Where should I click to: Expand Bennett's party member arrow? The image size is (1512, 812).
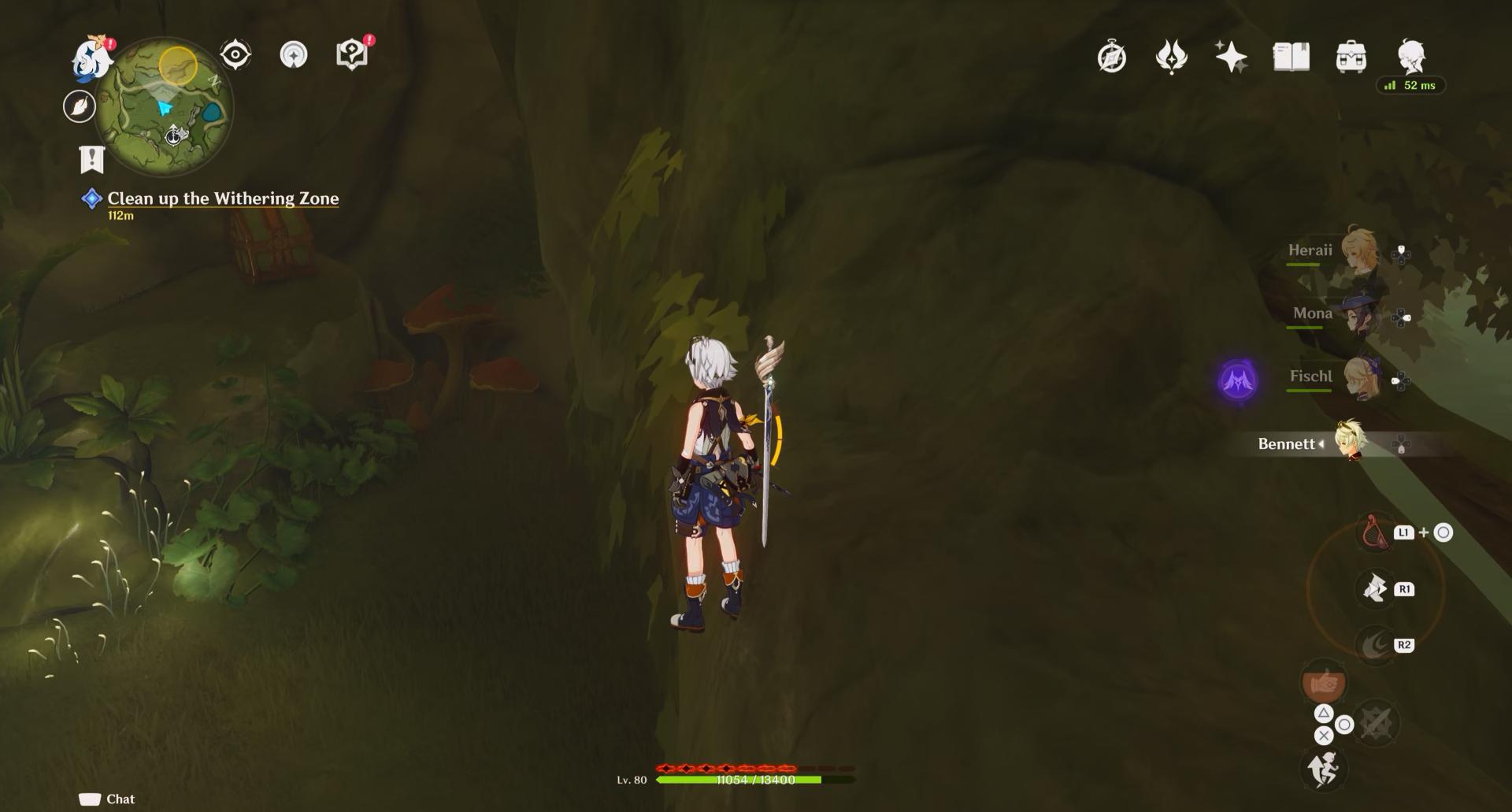tap(1322, 444)
